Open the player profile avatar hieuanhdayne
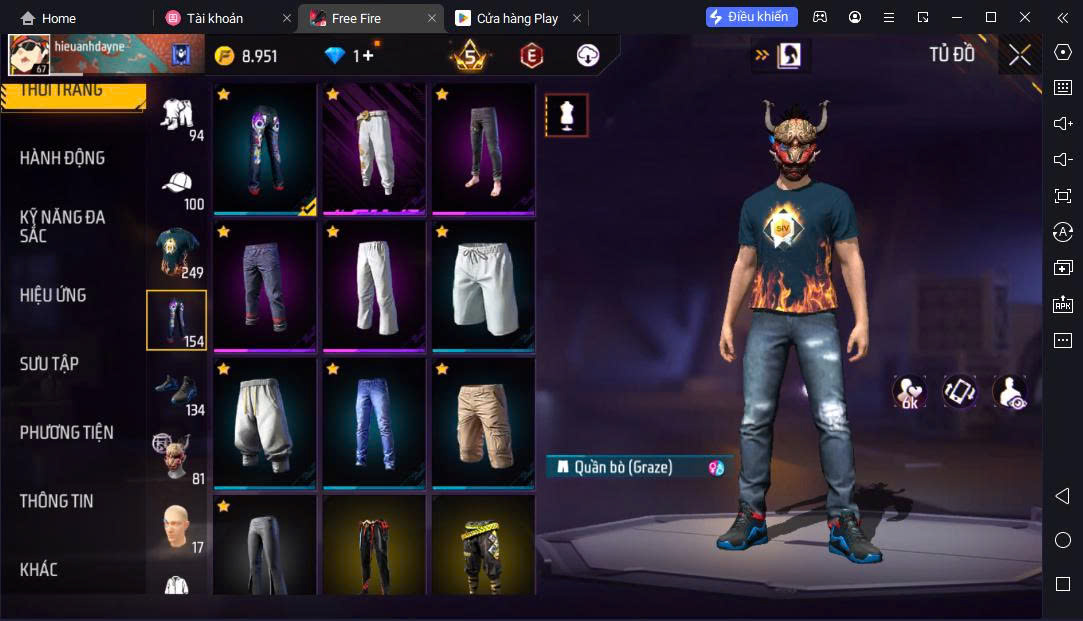This screenshot has width=1083, height=621. click(30, 55)
